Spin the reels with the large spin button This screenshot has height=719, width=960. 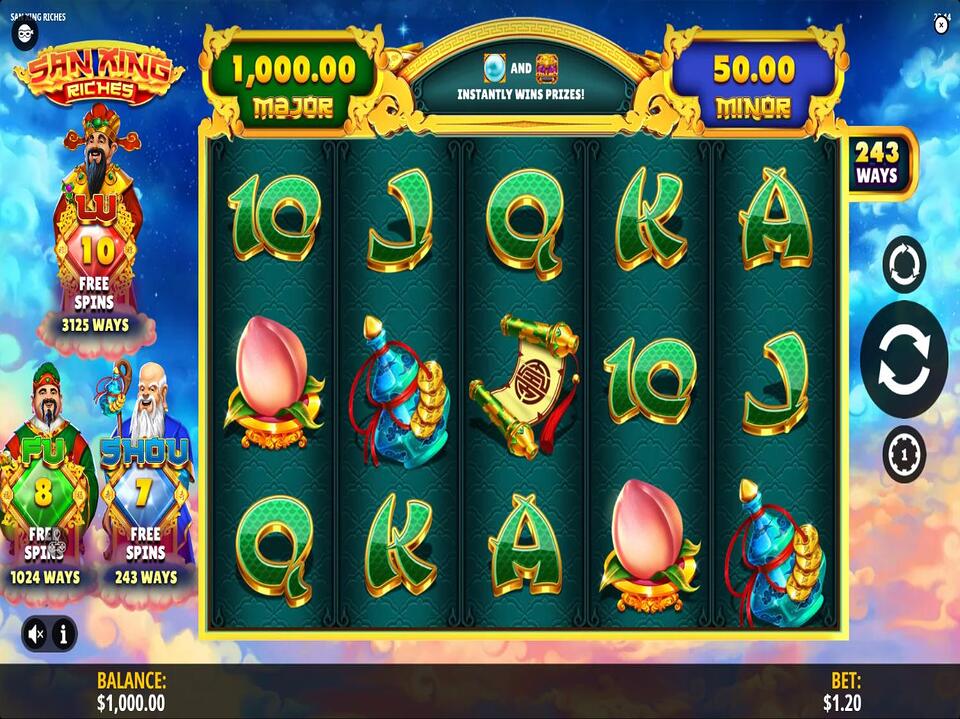pyautogui.click(x=903, y=360)
